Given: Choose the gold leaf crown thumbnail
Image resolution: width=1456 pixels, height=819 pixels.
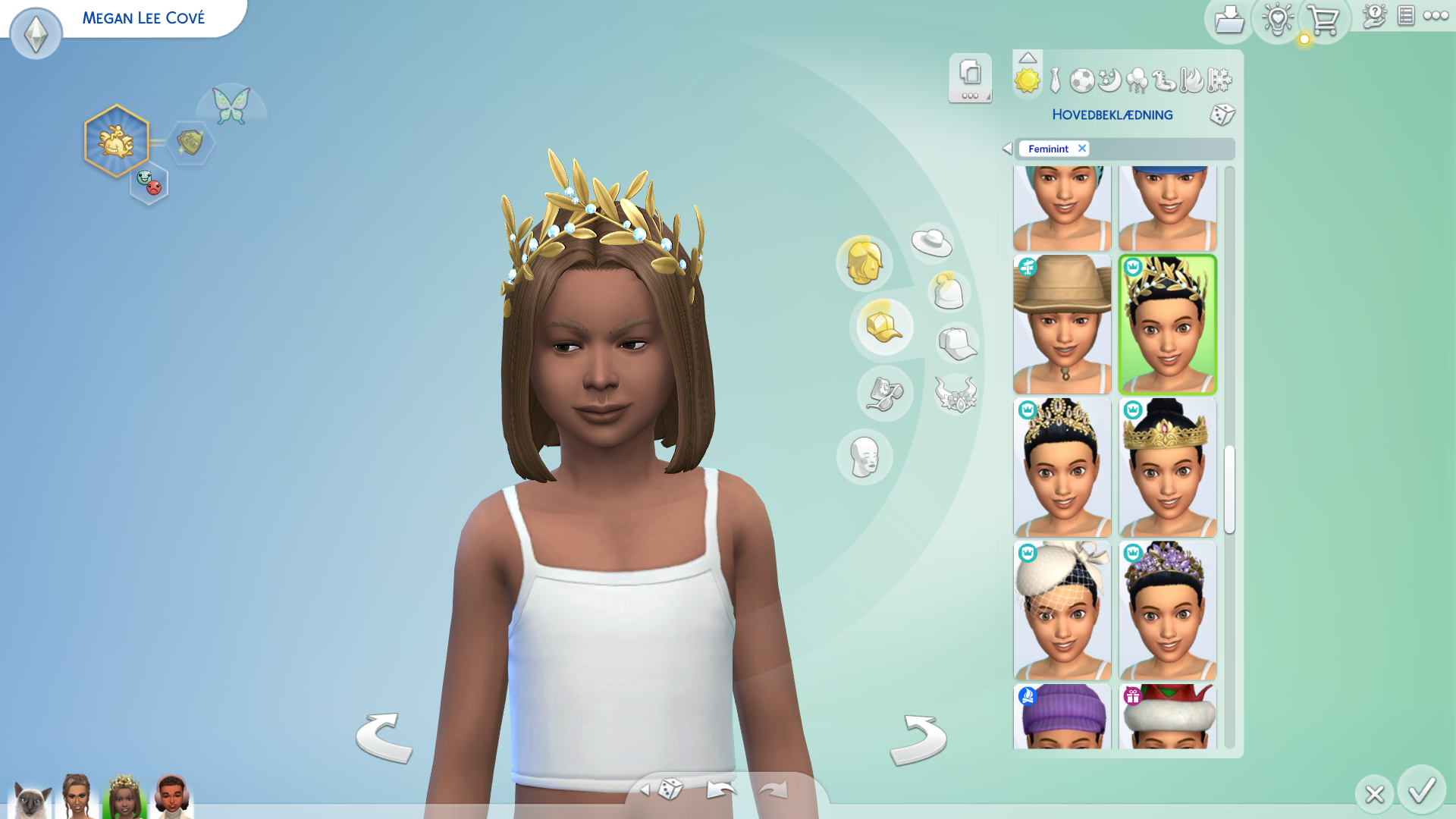Looking at the screenshot, I should 1167,325.
